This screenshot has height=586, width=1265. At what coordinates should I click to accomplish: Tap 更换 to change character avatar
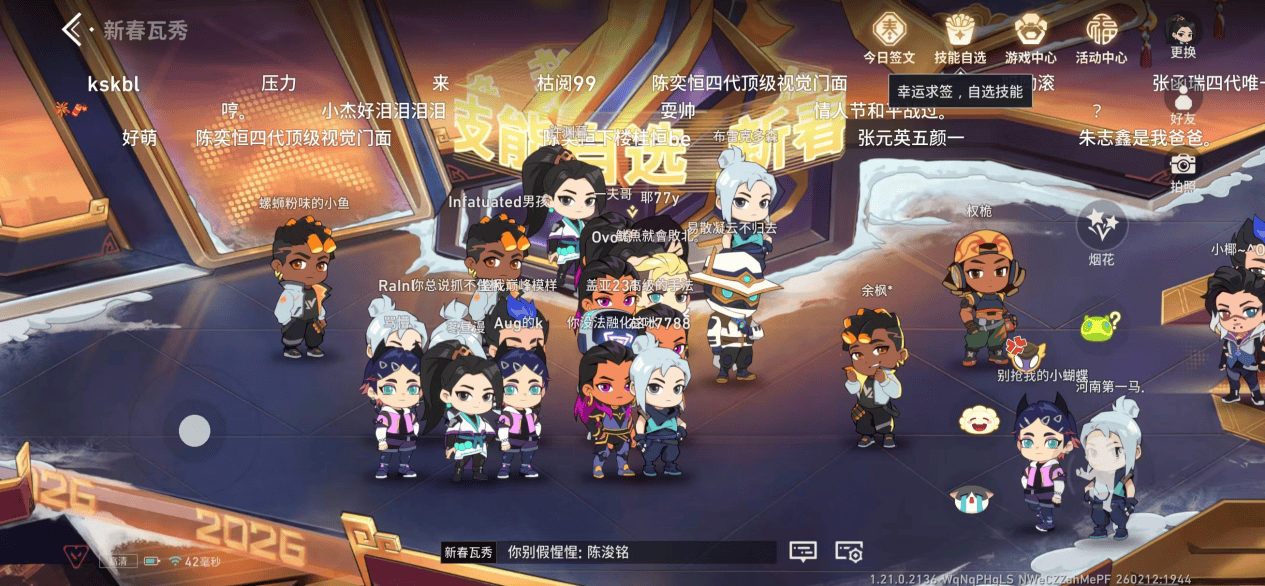coord(1183,35)
